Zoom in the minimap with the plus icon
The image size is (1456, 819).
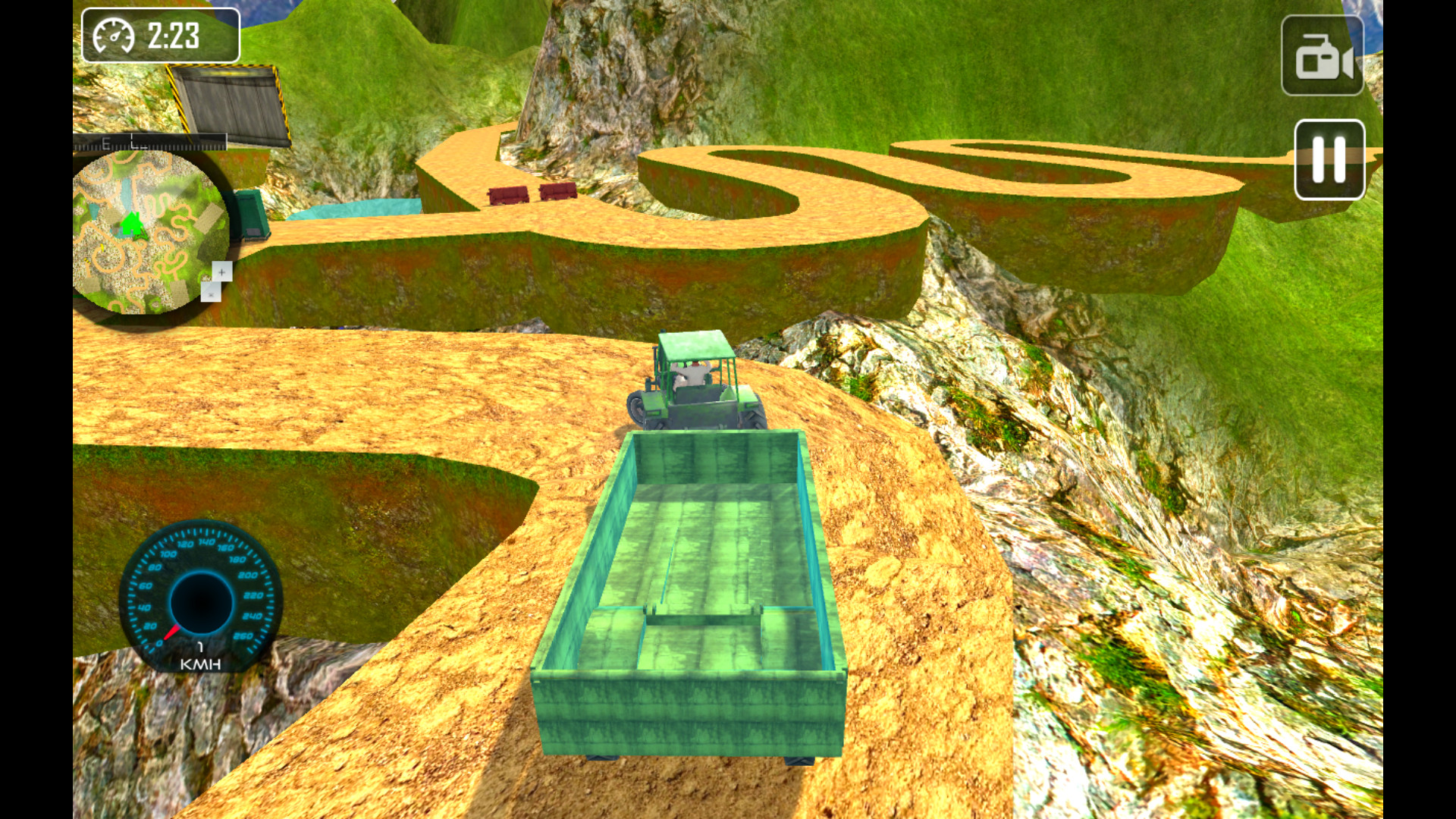pyautogui.click(x=221, y=271)
